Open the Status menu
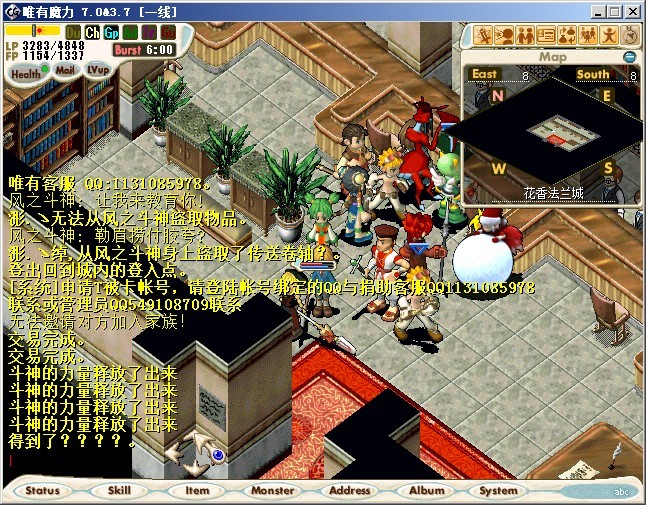The height and width of the screenshot is (505, 646). [43, 490]
